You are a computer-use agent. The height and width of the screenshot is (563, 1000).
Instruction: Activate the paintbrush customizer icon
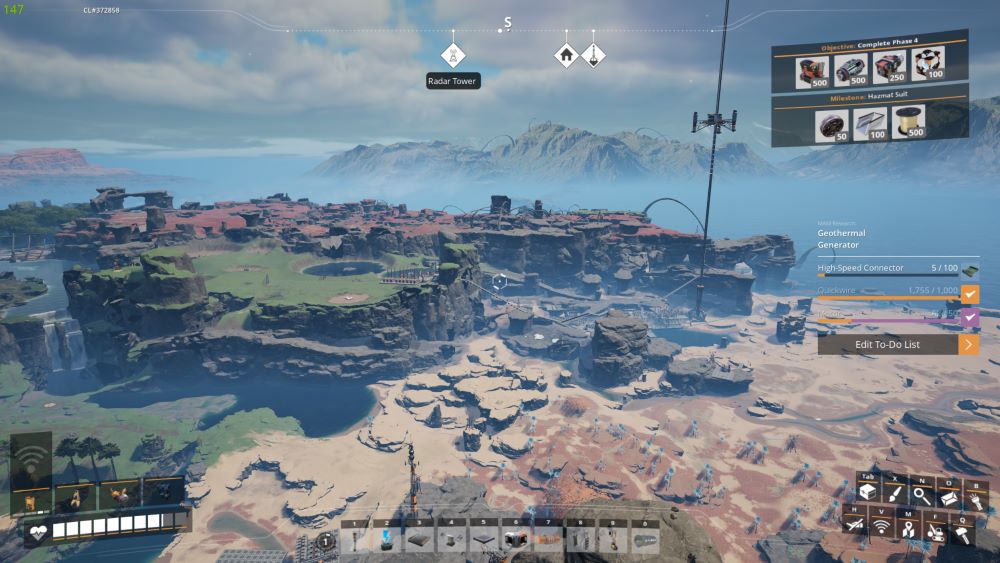tap(894, 494)
